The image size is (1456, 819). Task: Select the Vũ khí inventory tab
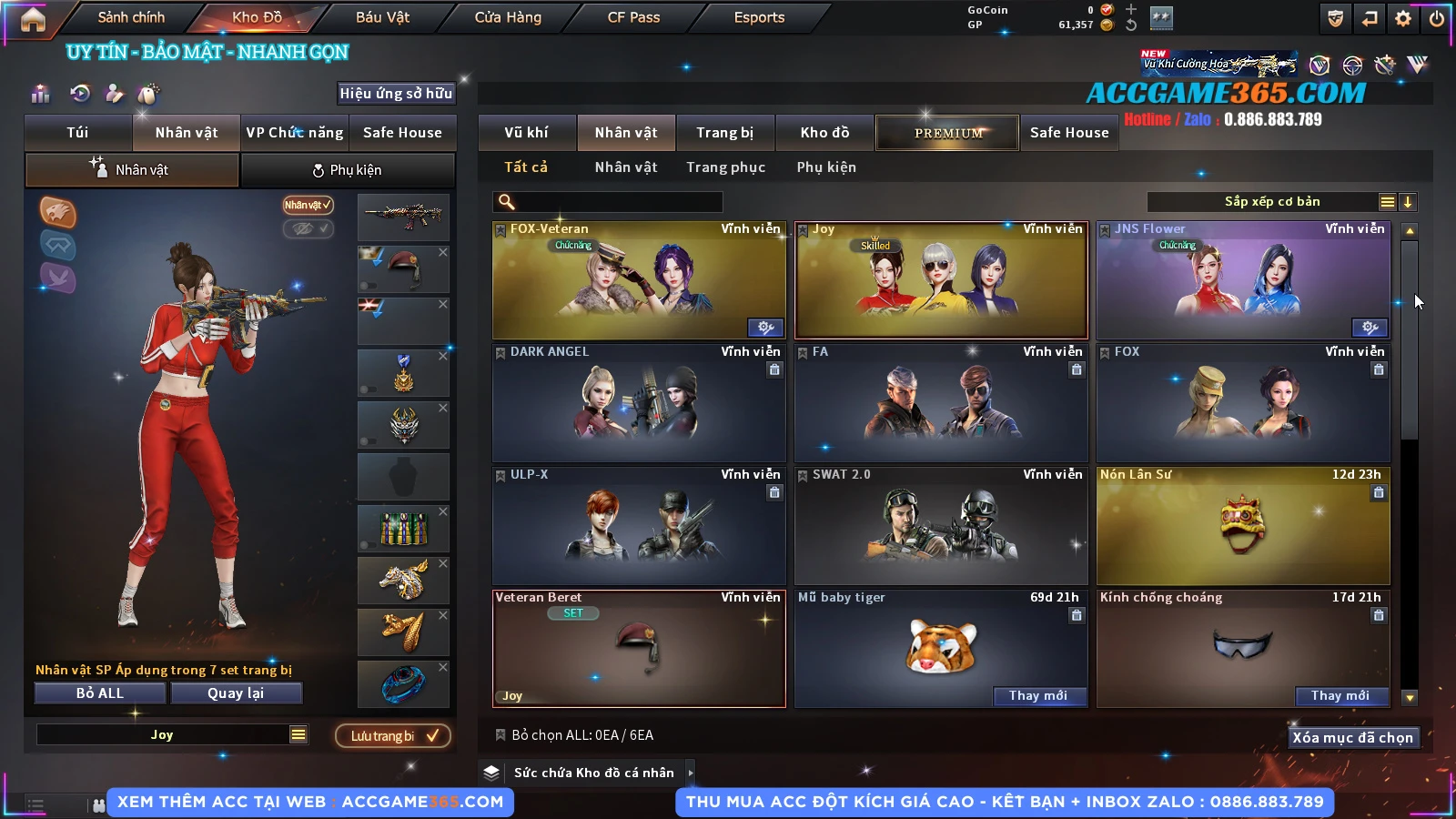tap(526, 133)
